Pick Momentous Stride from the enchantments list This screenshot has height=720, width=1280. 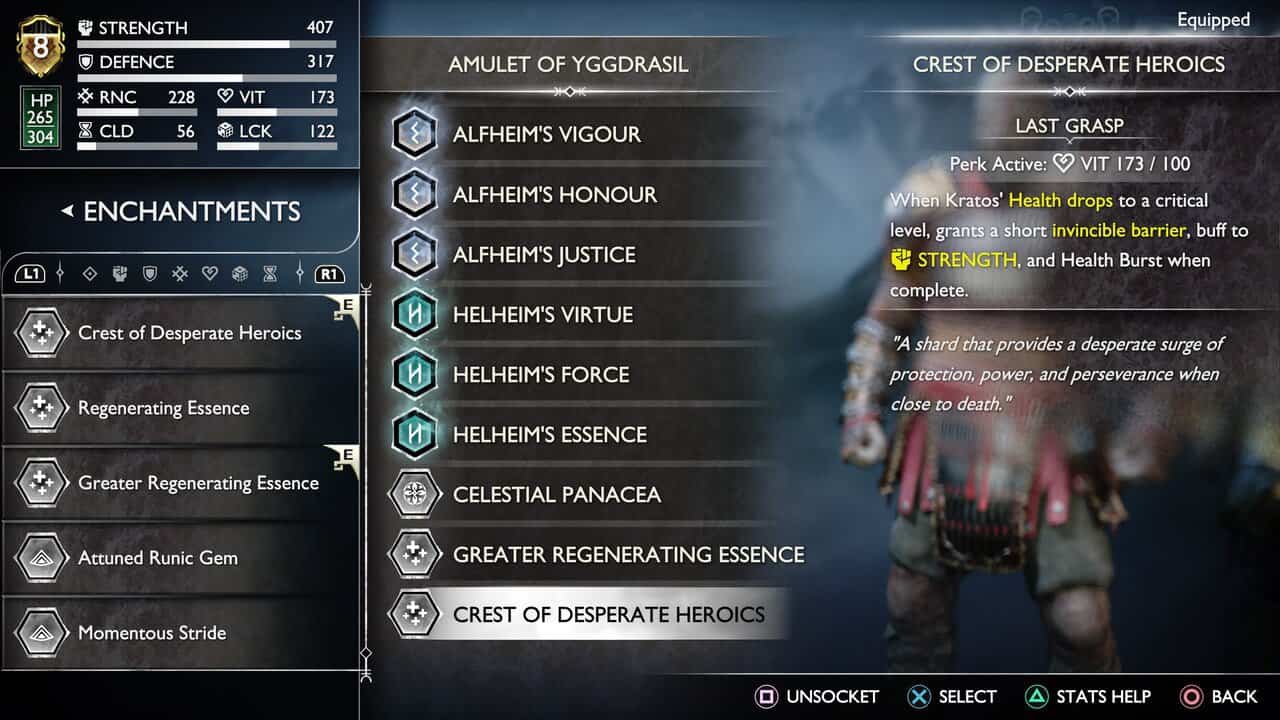pos(152,633)
